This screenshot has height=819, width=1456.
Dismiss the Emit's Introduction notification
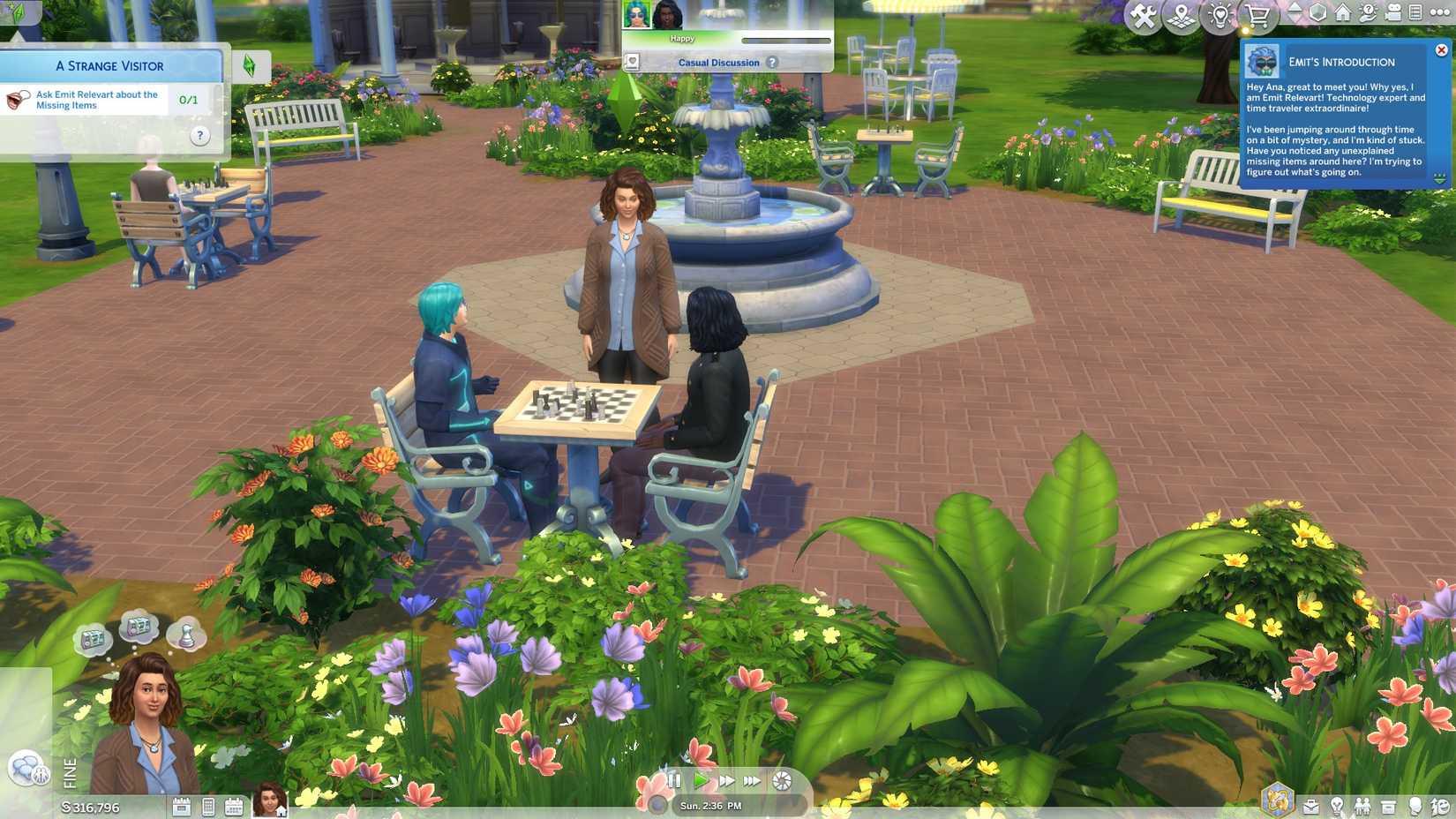[1442, 49]
